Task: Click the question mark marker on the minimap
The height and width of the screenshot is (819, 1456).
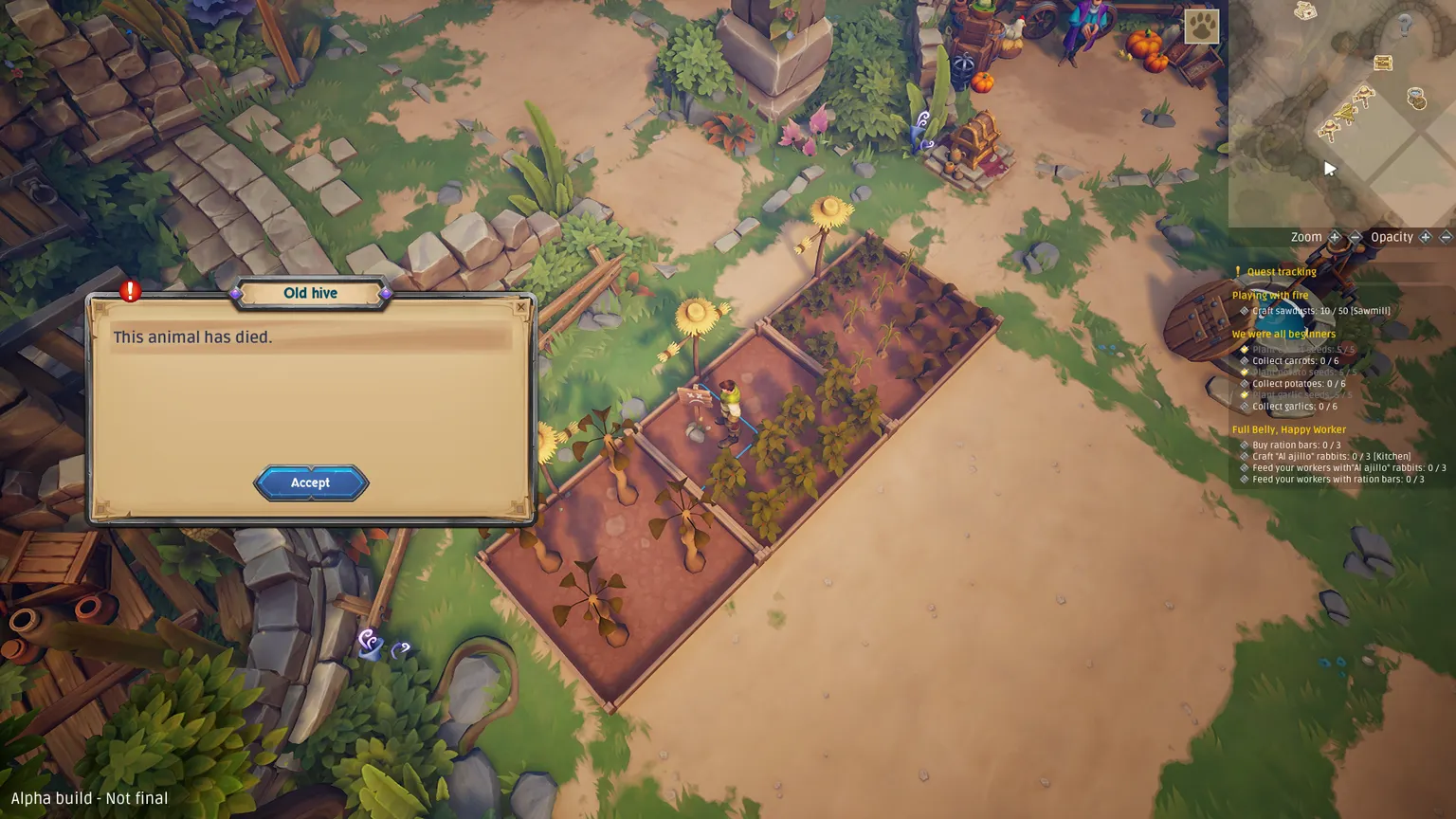Action: (x=1404, y=25)
